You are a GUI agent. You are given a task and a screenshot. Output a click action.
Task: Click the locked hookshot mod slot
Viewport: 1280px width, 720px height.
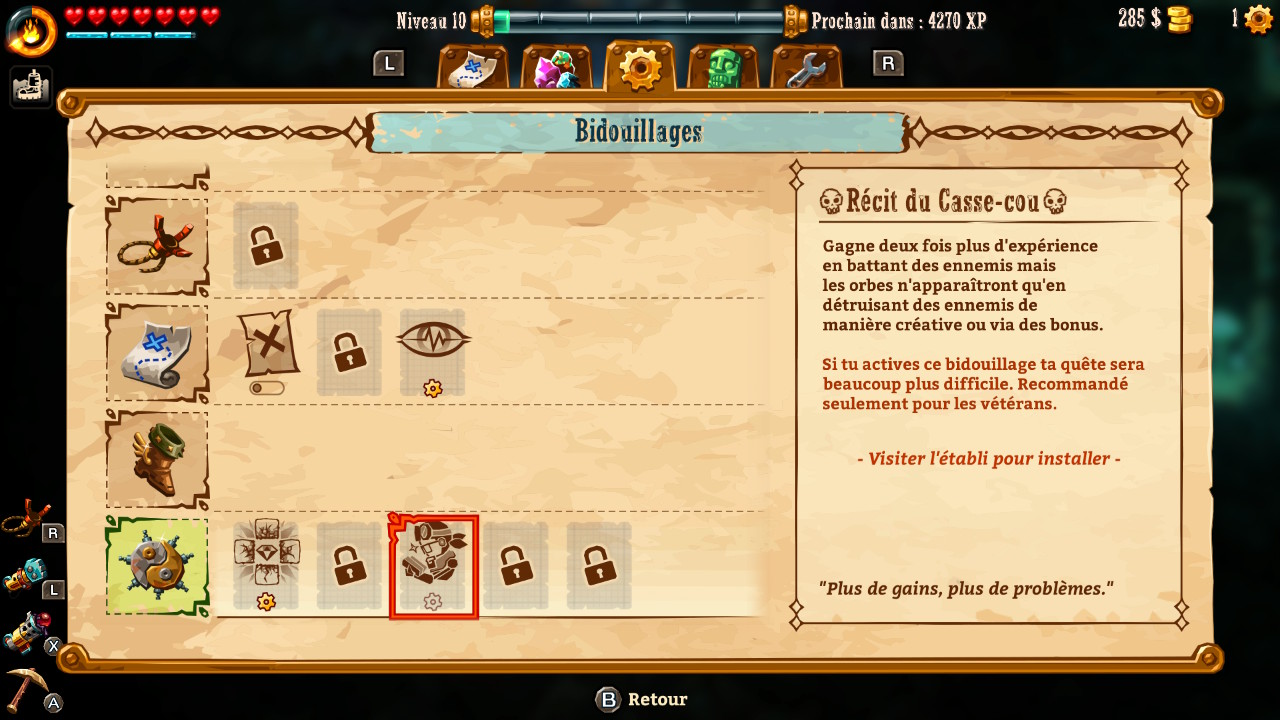click(x=266, y=246)
